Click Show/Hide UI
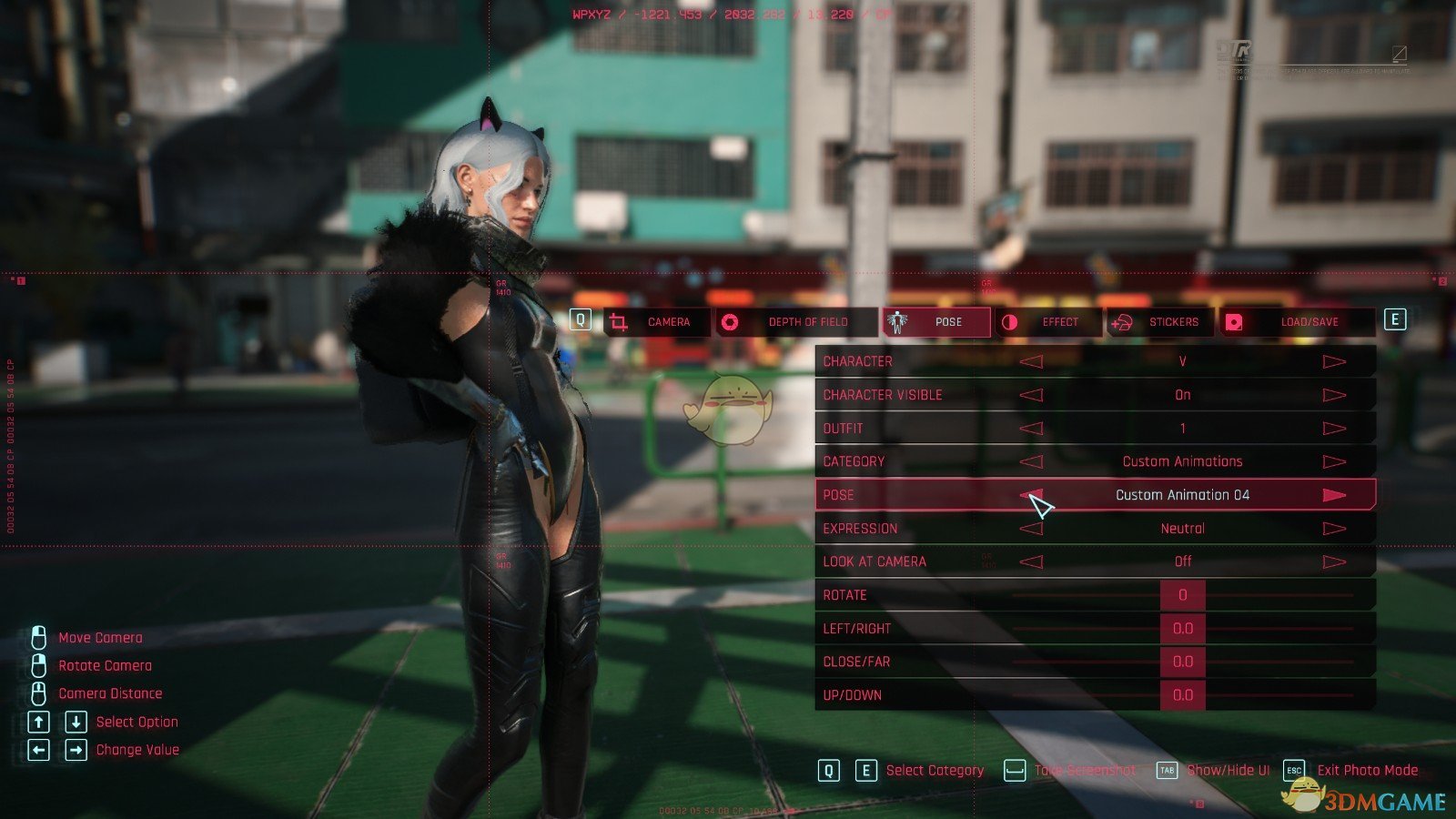Image resolution: width=1456 pixels, height=819 pixels. [1228, 770]
